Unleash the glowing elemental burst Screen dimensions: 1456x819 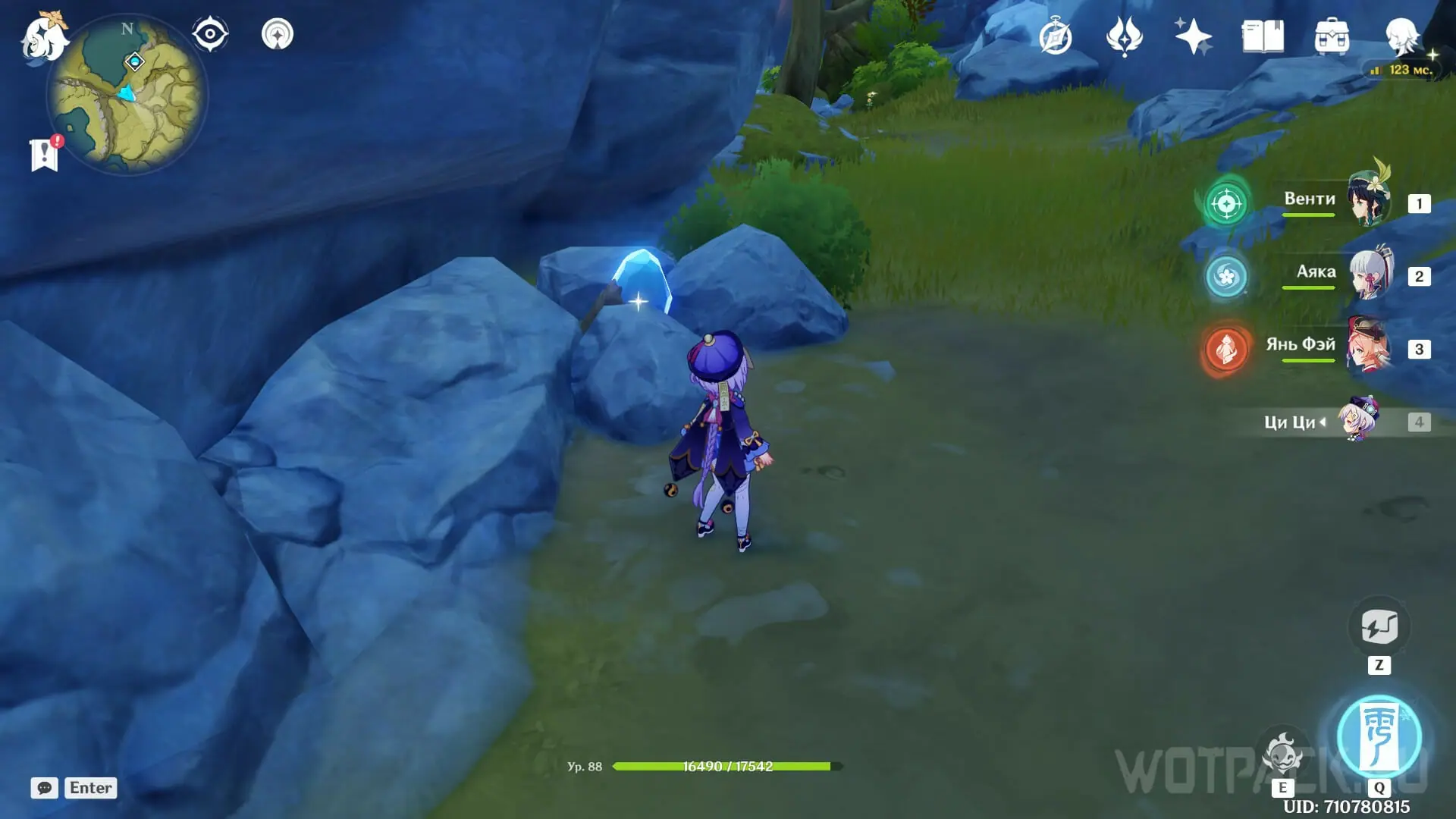tap(1379, 737)
